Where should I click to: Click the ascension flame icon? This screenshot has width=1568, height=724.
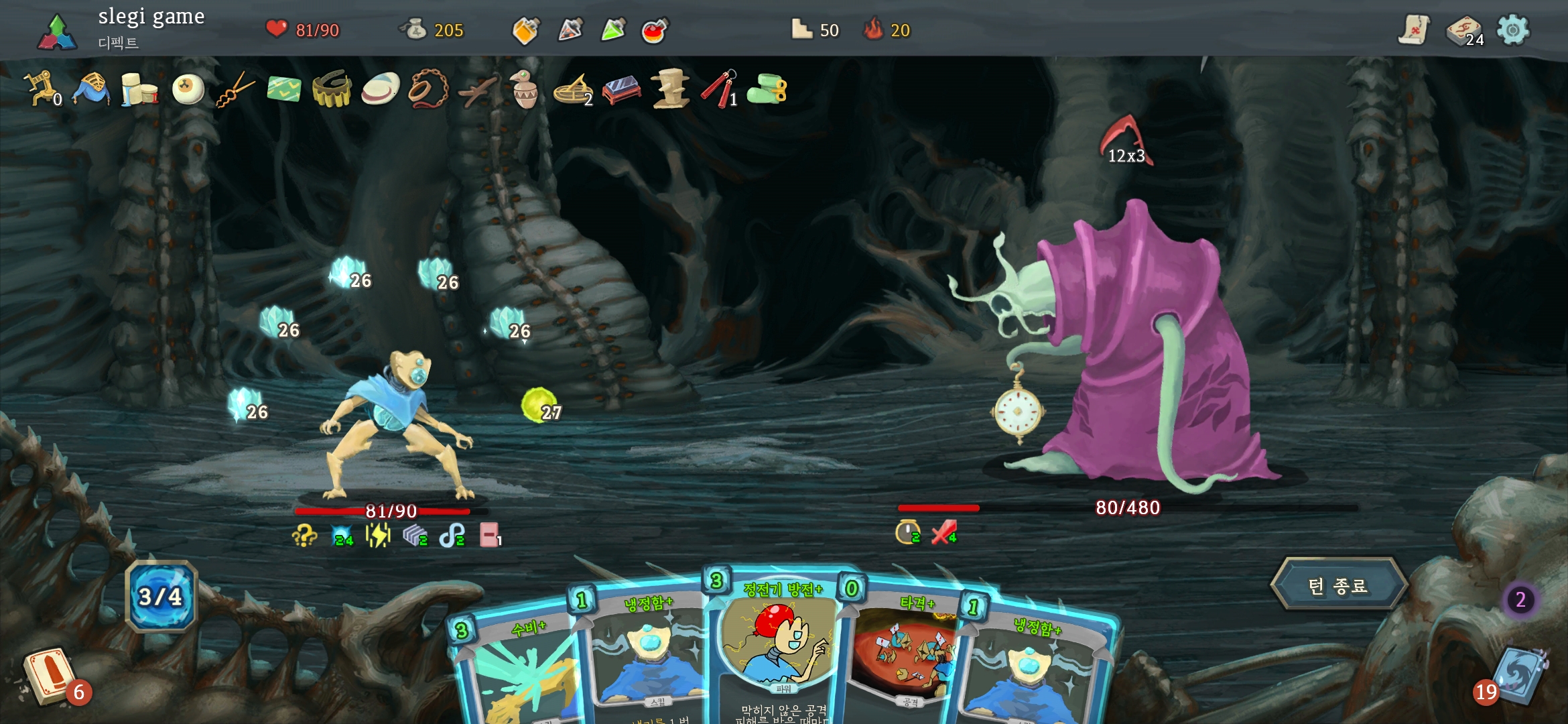tap(873, 29)
